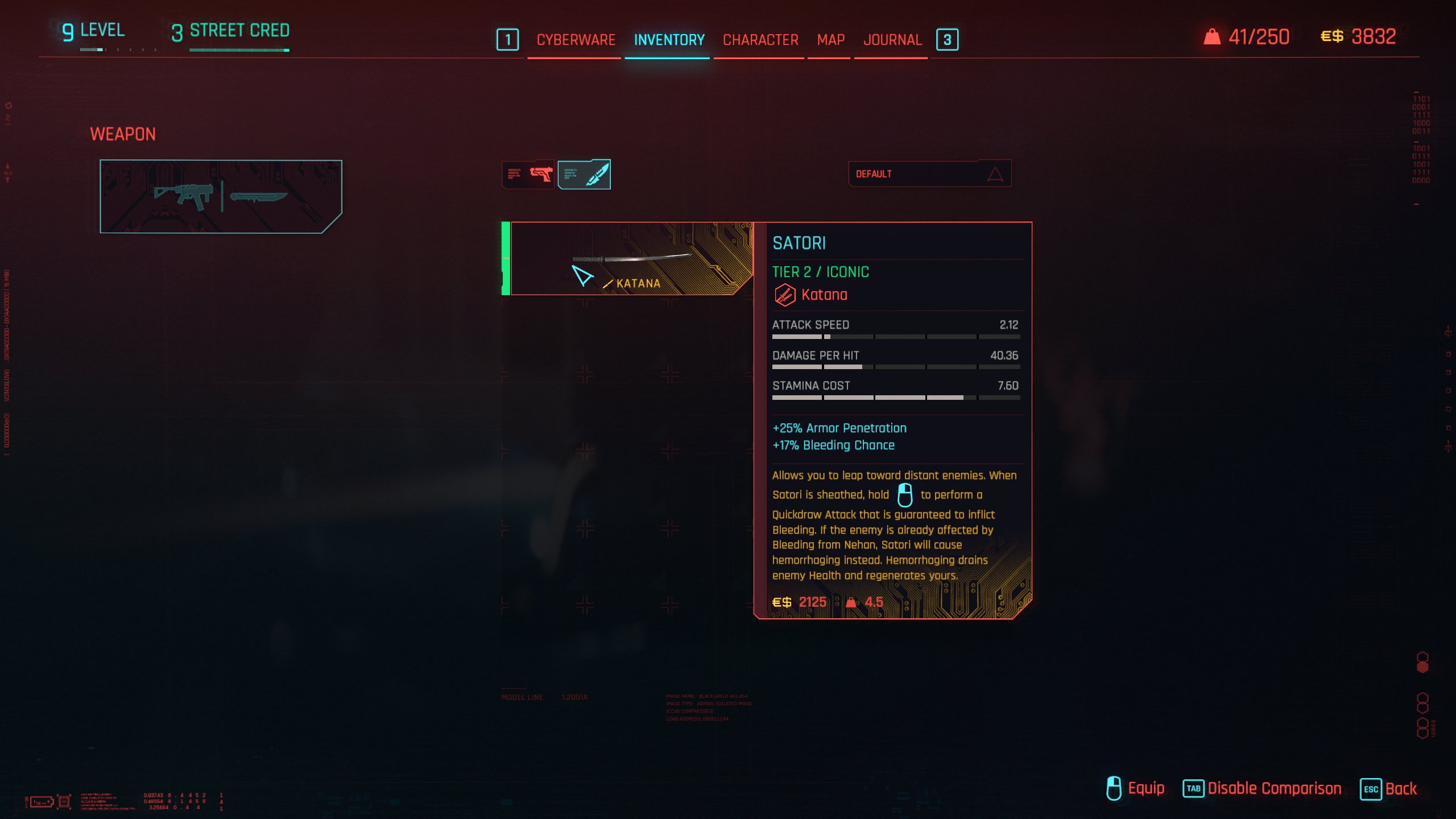Open the CHARACTER tab

tap(759, 40)
